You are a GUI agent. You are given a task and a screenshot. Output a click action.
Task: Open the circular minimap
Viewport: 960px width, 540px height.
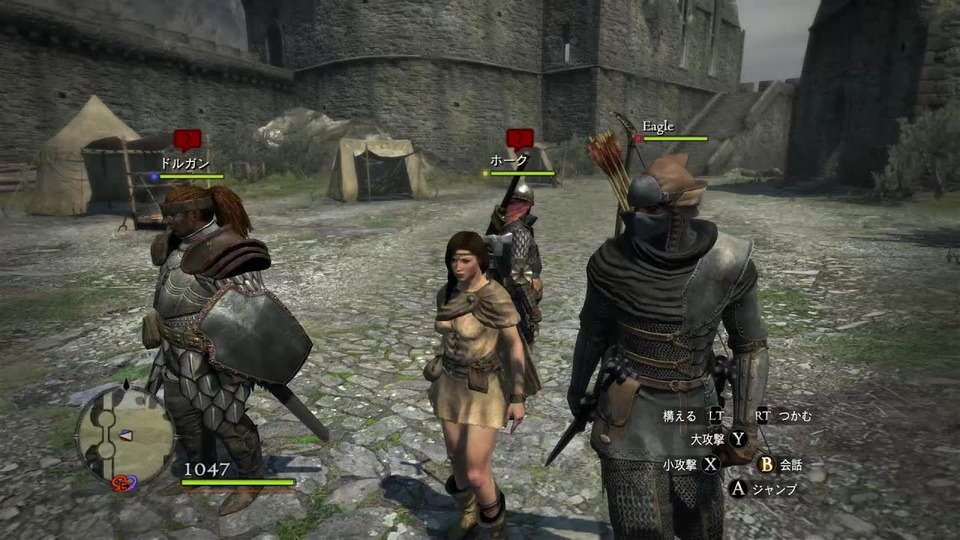click(125, 435)
